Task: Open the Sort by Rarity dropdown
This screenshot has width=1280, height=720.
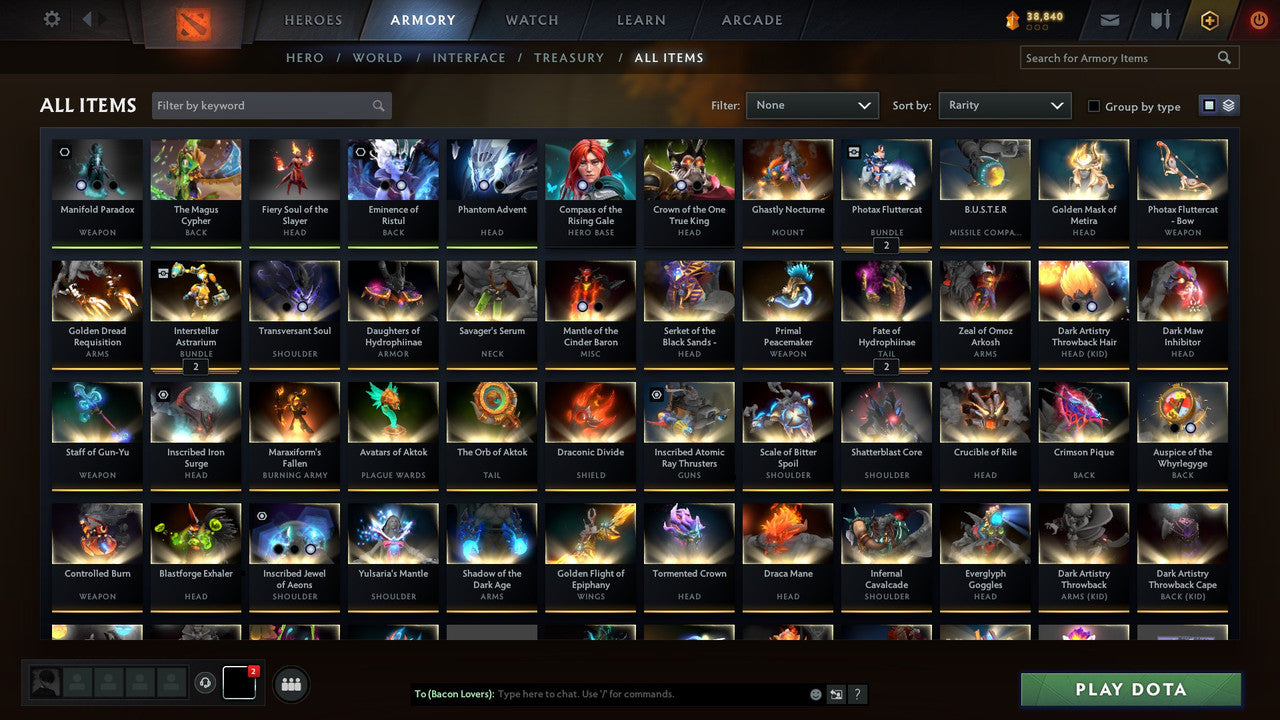Action: [x=1004, y=104]
